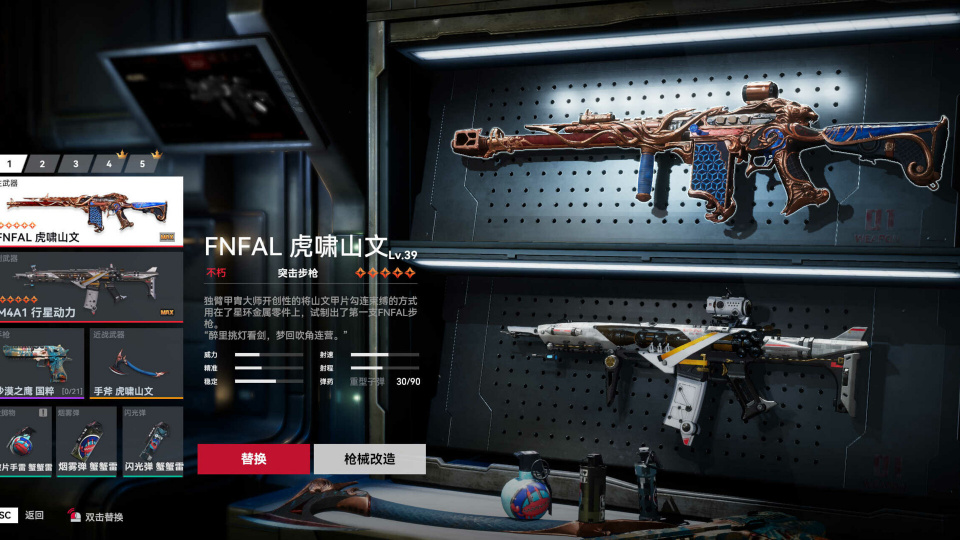Pick the 手雷 蟹蟹雷 frag grenade slot
This screenshot has height=540, width=960.
[x=27, y=441]
